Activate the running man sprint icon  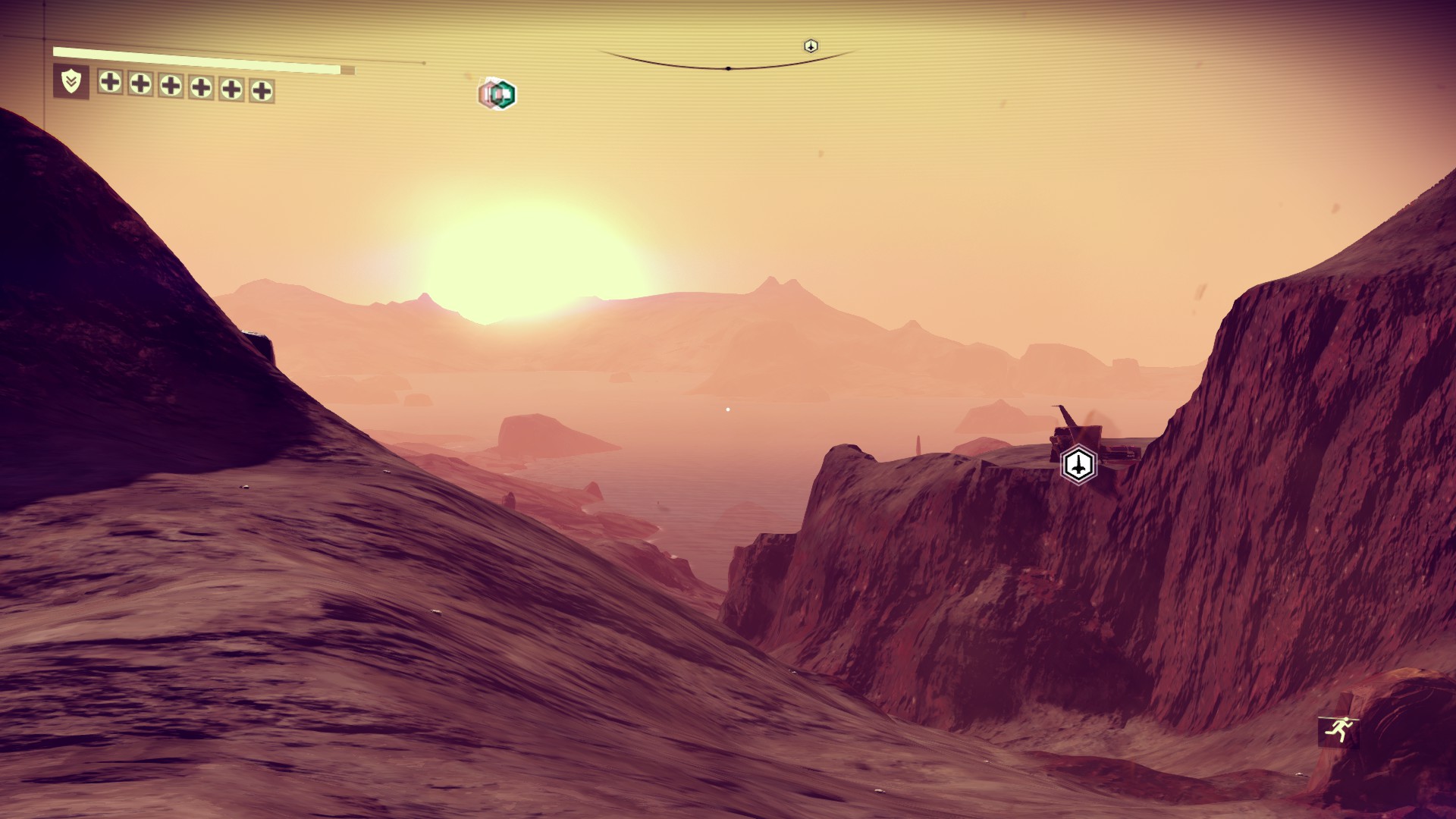click(x=1338, y=731)
